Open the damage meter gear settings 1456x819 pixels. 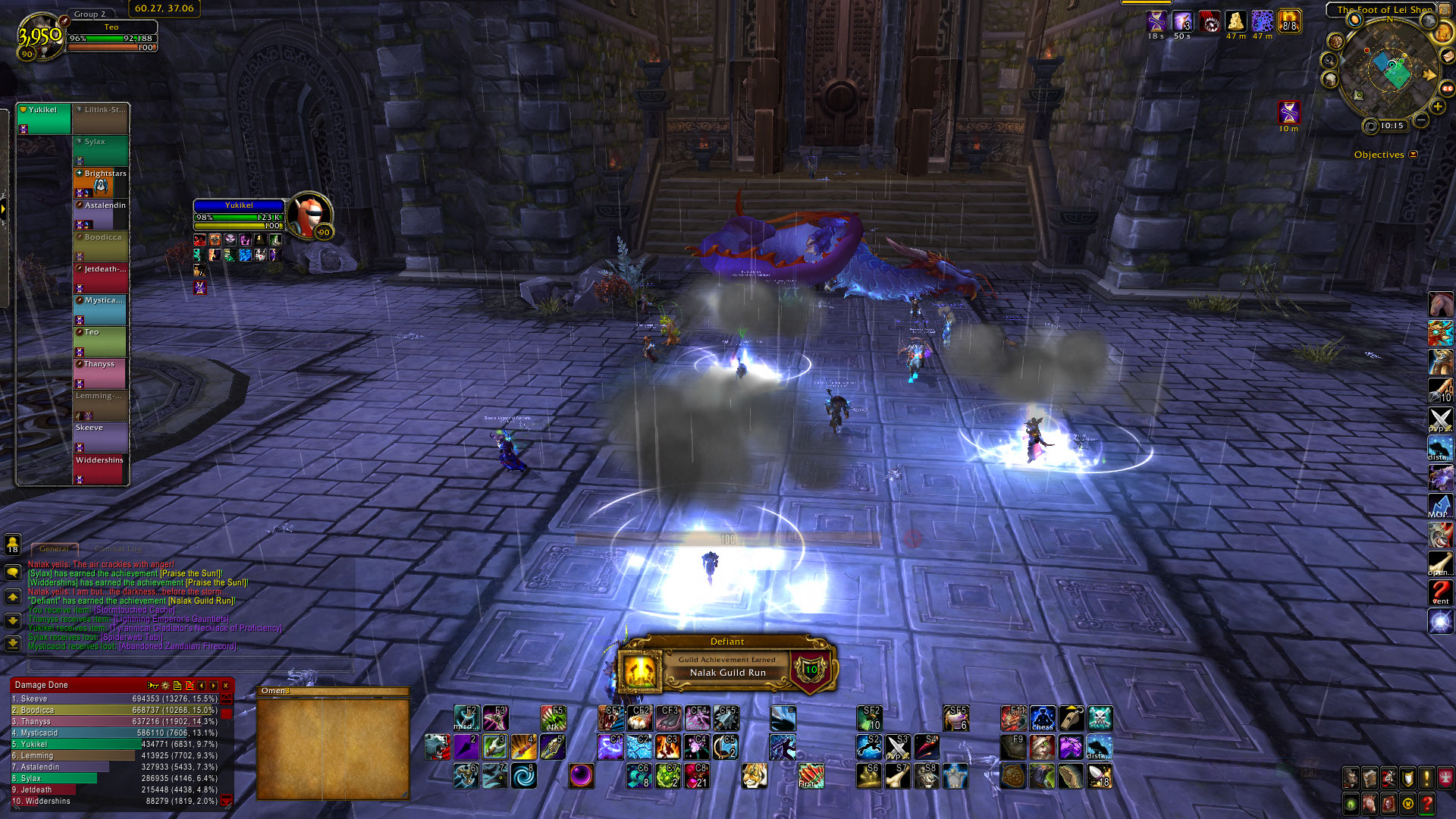[165, 686]
